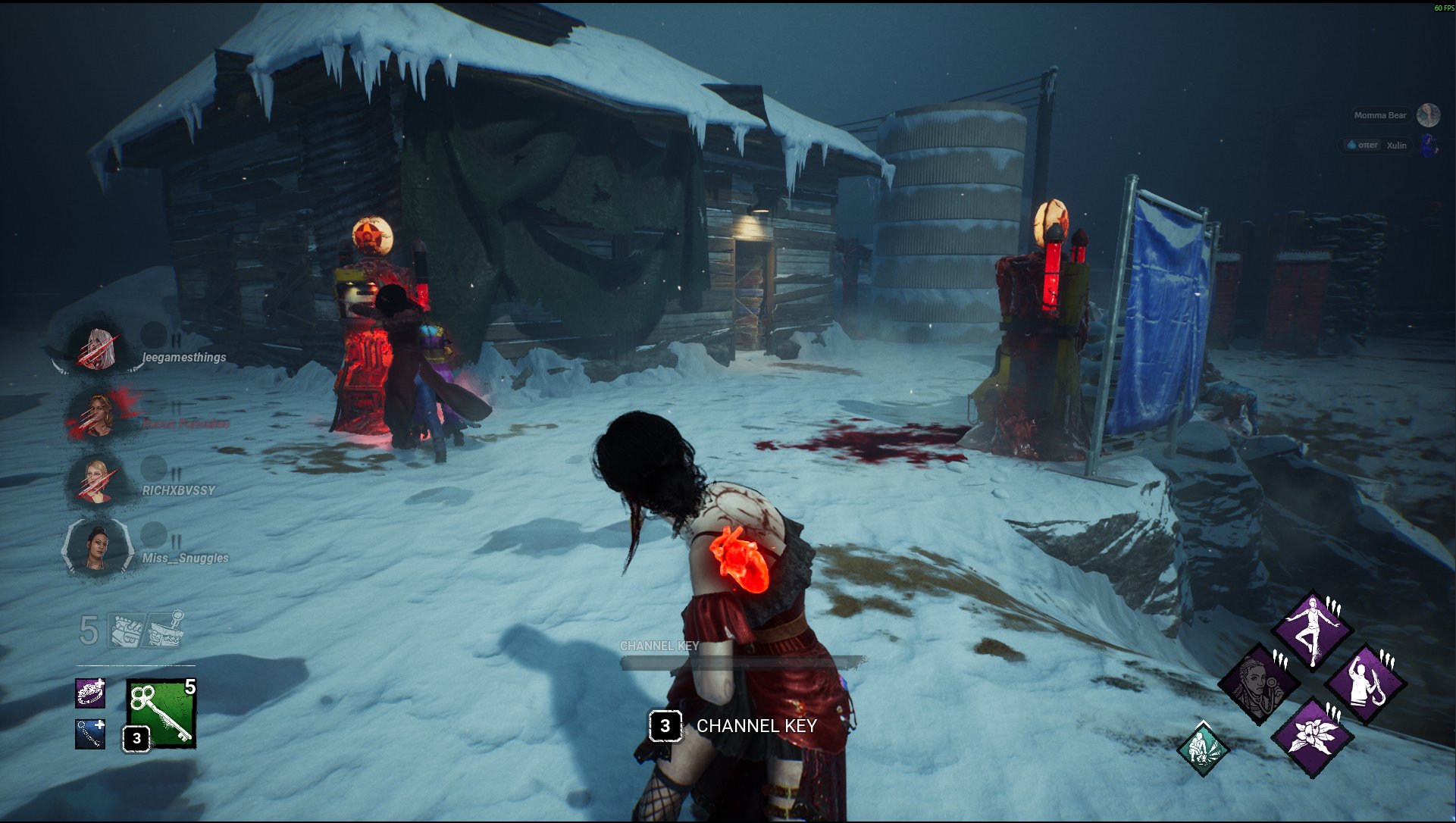Click the generators remaining objective icon
The height and width of the screenshot is (823, 1456).
(125, 631)
